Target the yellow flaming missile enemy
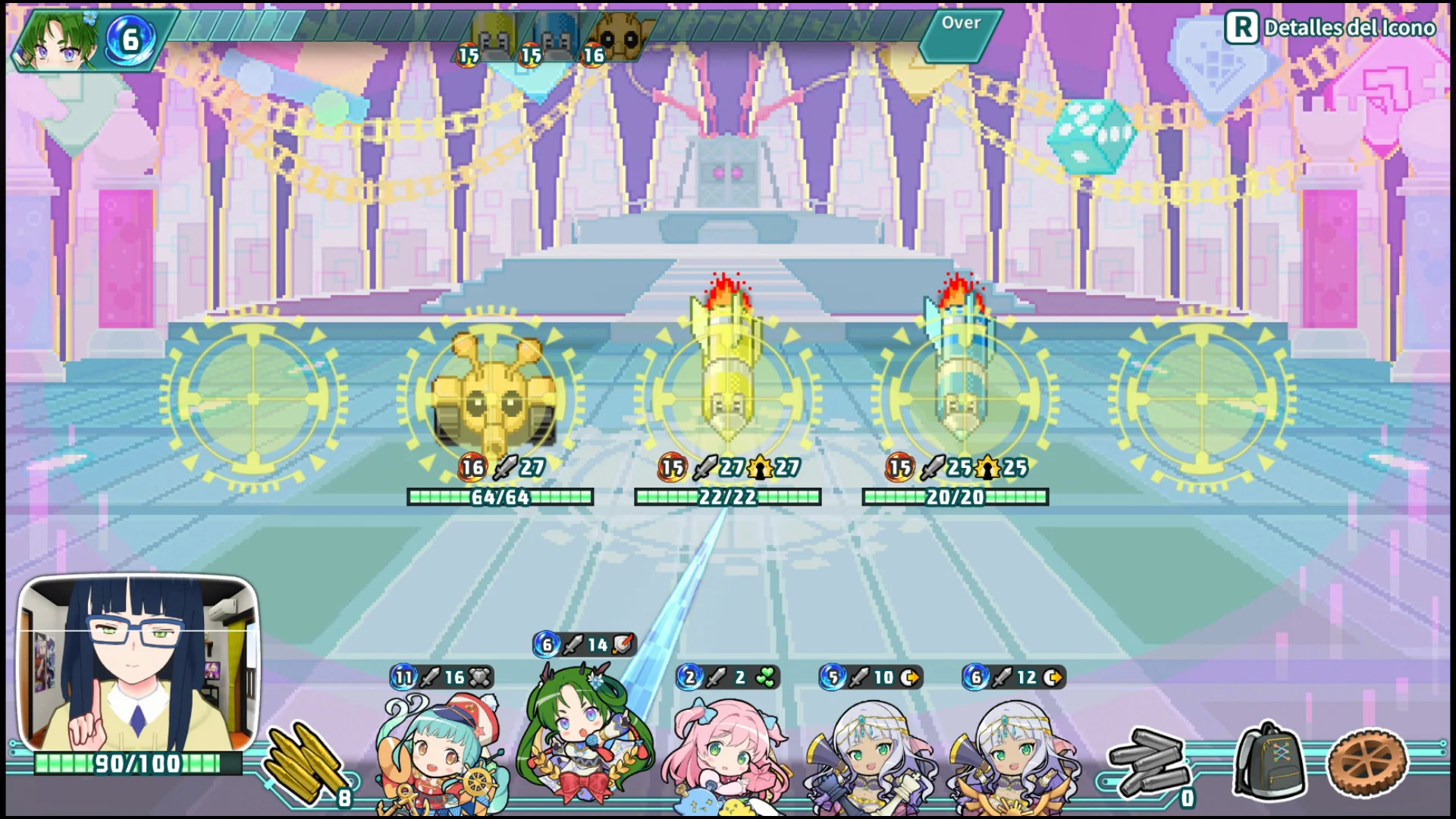 click(x=726, y=372)
